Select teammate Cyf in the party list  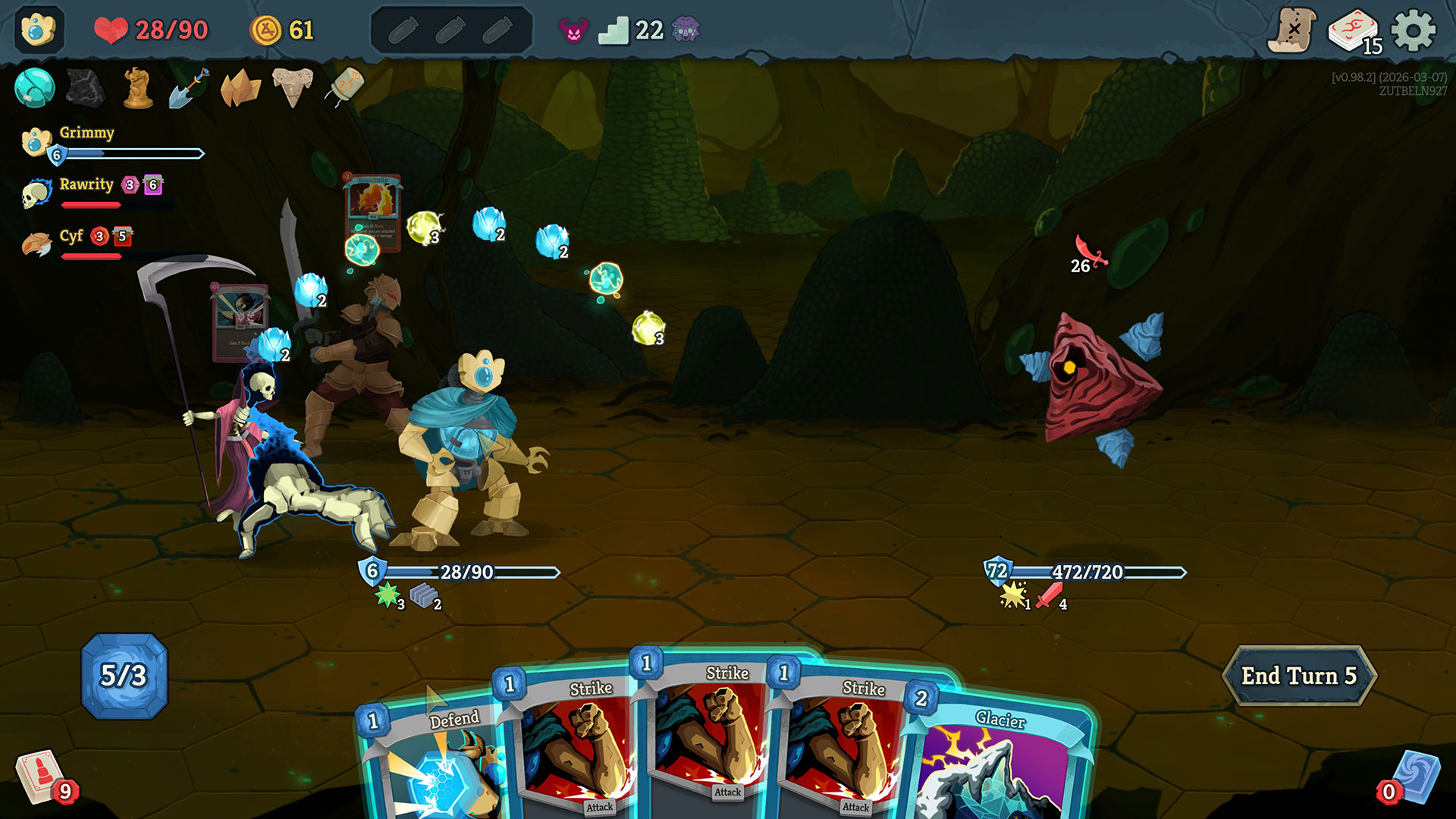click(71, 237)
